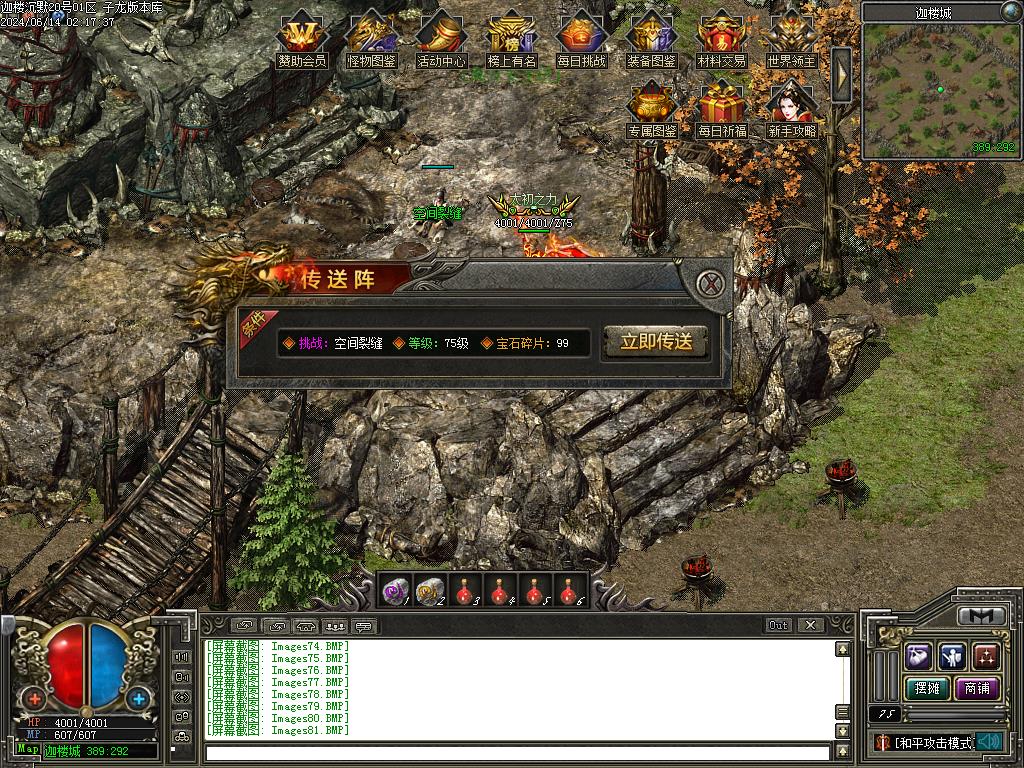Image resolution: width=1024 pixels, height=768 pixels.
Task: Close the 传送阵 teleport dialog
Action: pos(711,283)
